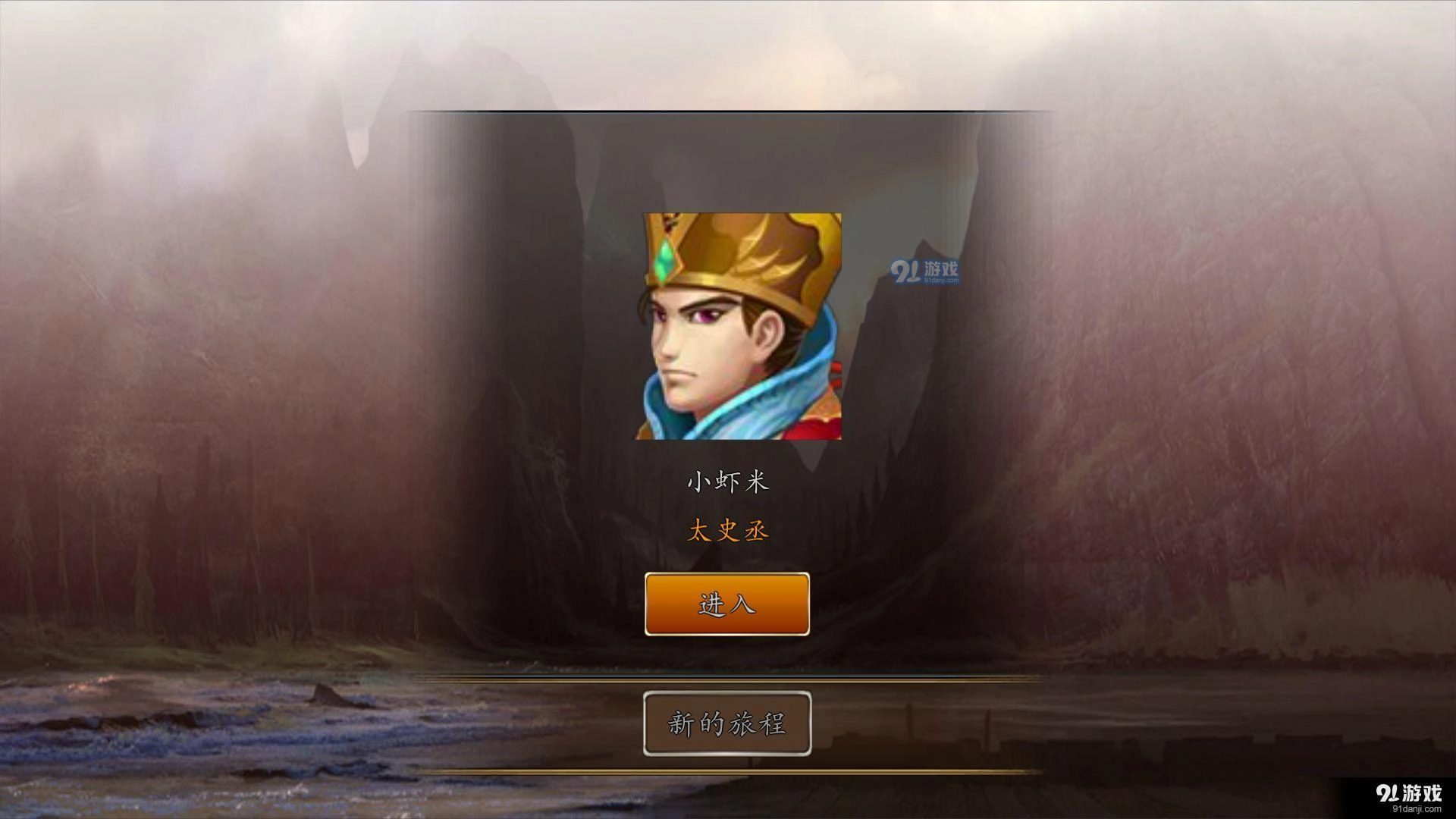Screen dimensions: 1456x819
Task: Click the divider line above 新的旅程
Action: [726, 675]
